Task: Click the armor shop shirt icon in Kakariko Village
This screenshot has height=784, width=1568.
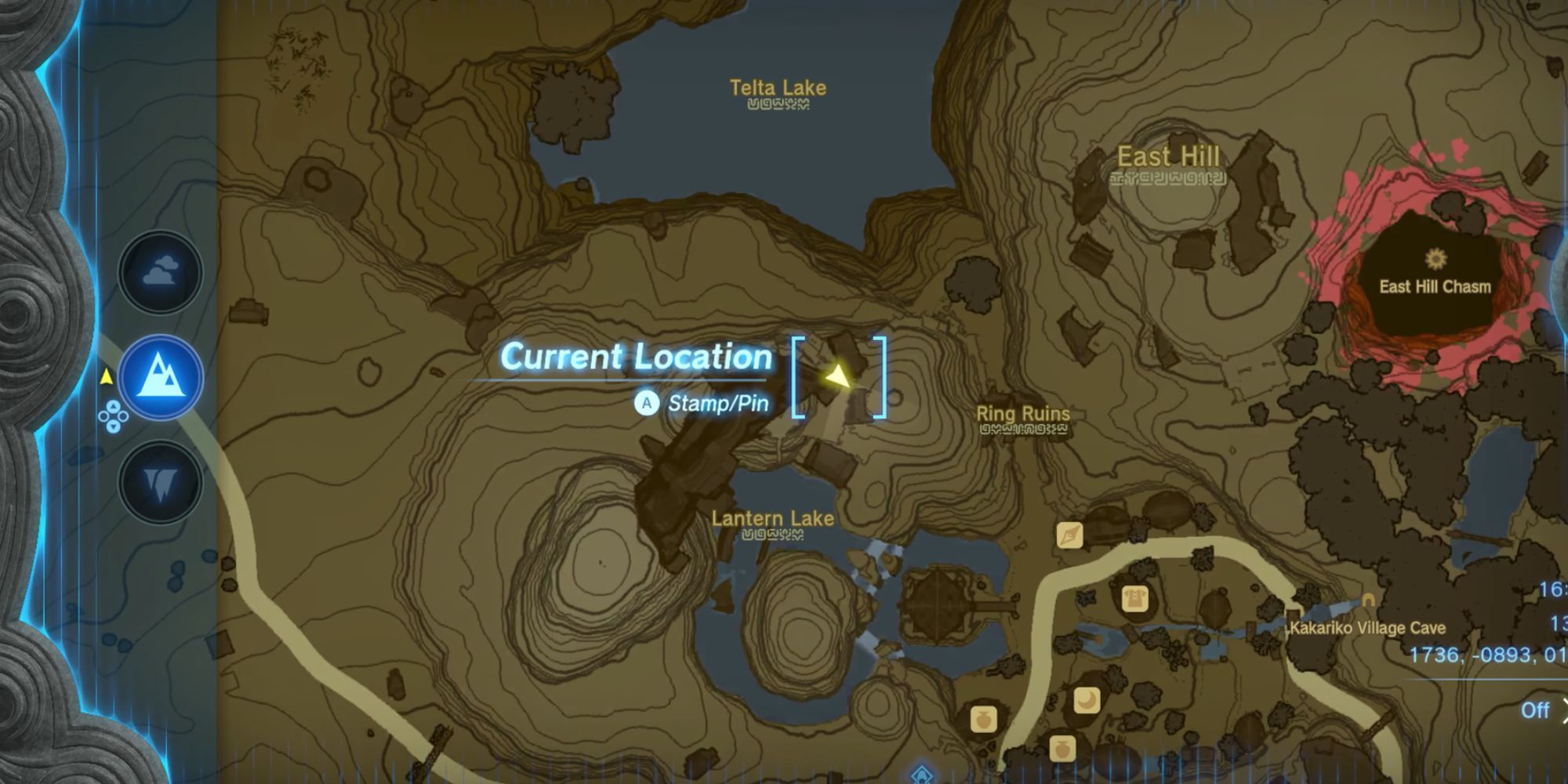Action: point(1134,599)
